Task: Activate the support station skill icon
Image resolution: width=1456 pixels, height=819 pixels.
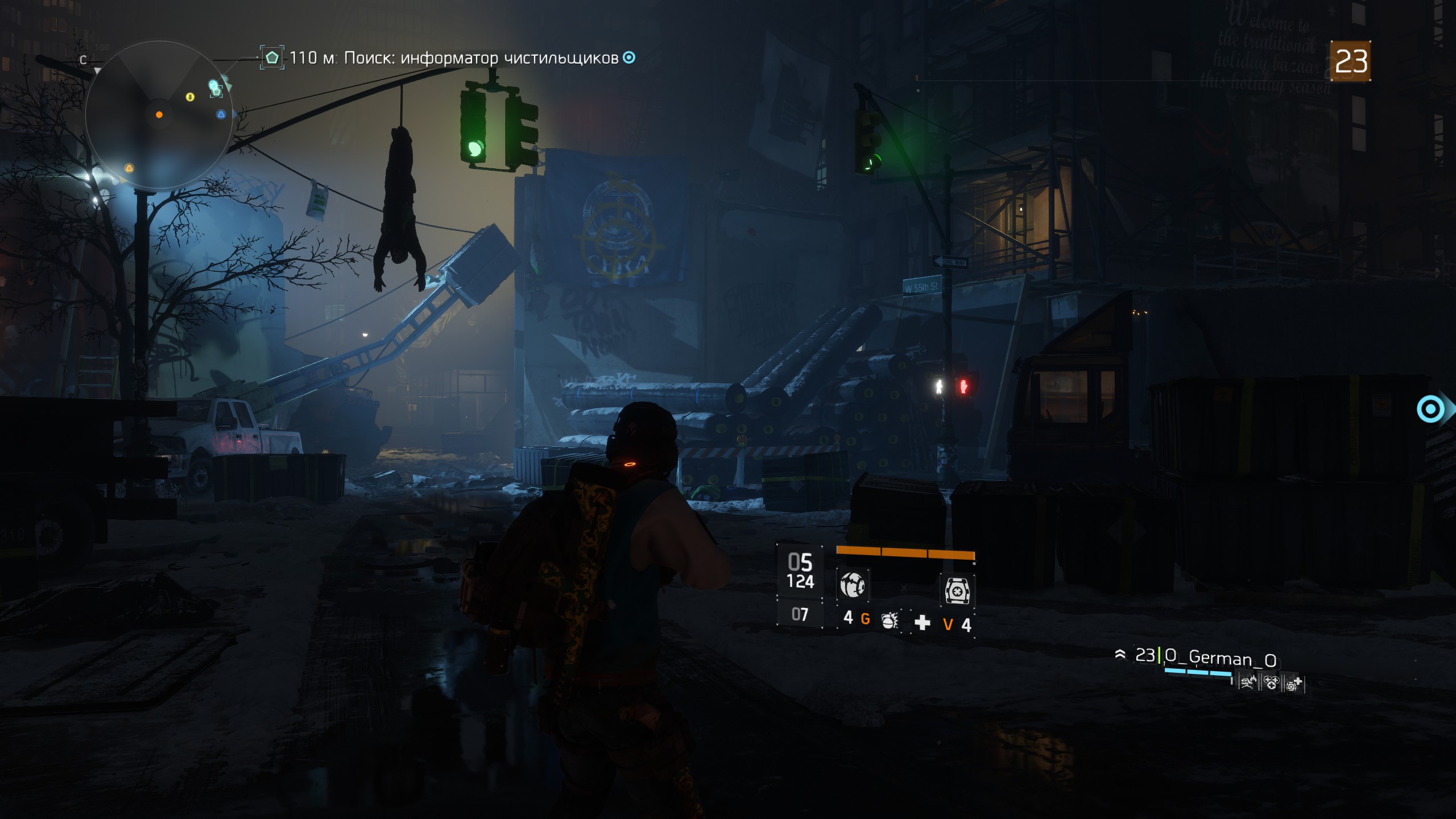Action: pyautogui.click(x=957, y=590)
